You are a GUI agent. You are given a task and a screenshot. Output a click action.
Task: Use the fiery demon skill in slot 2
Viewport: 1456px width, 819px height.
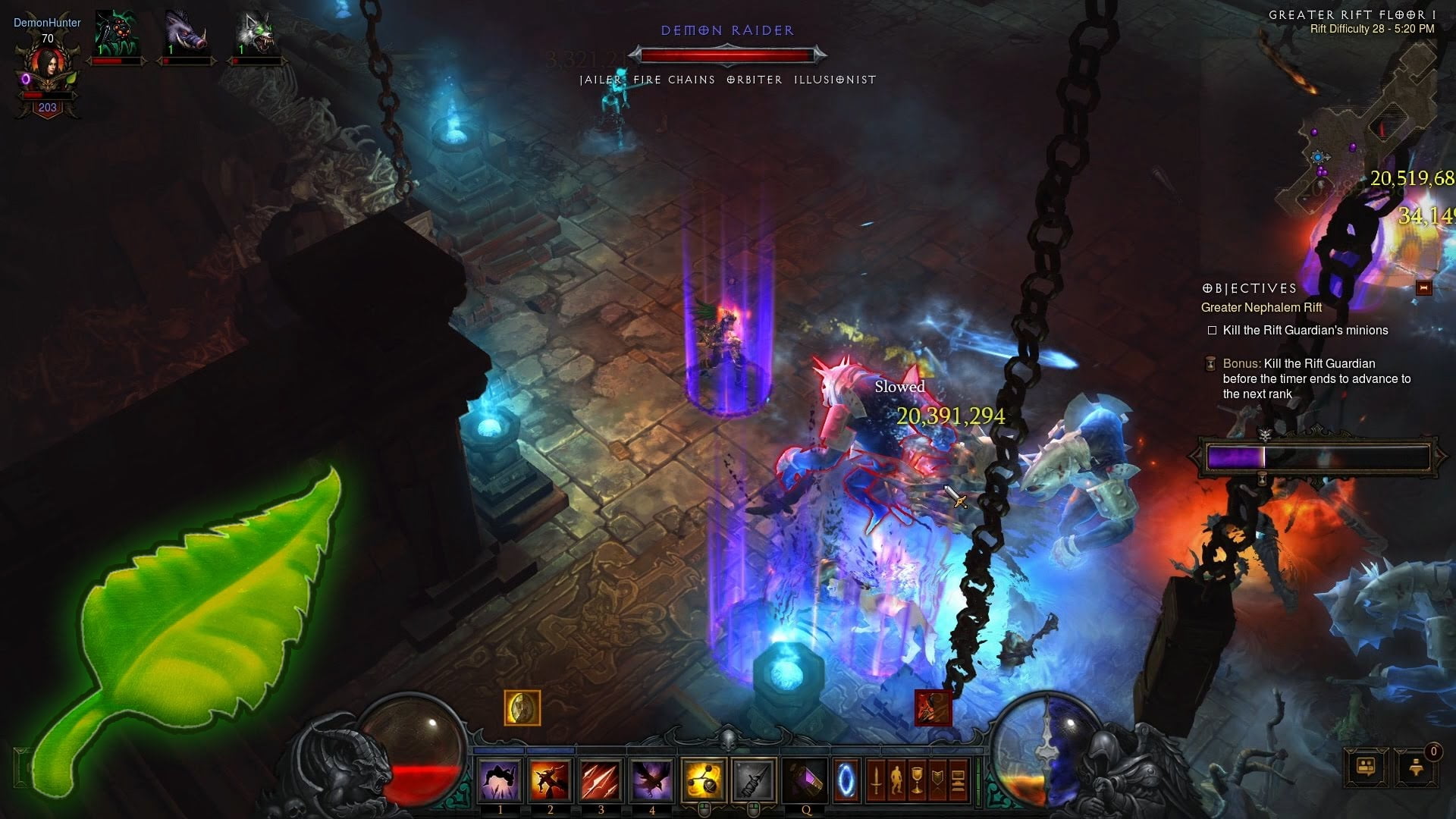click(551, 780)
